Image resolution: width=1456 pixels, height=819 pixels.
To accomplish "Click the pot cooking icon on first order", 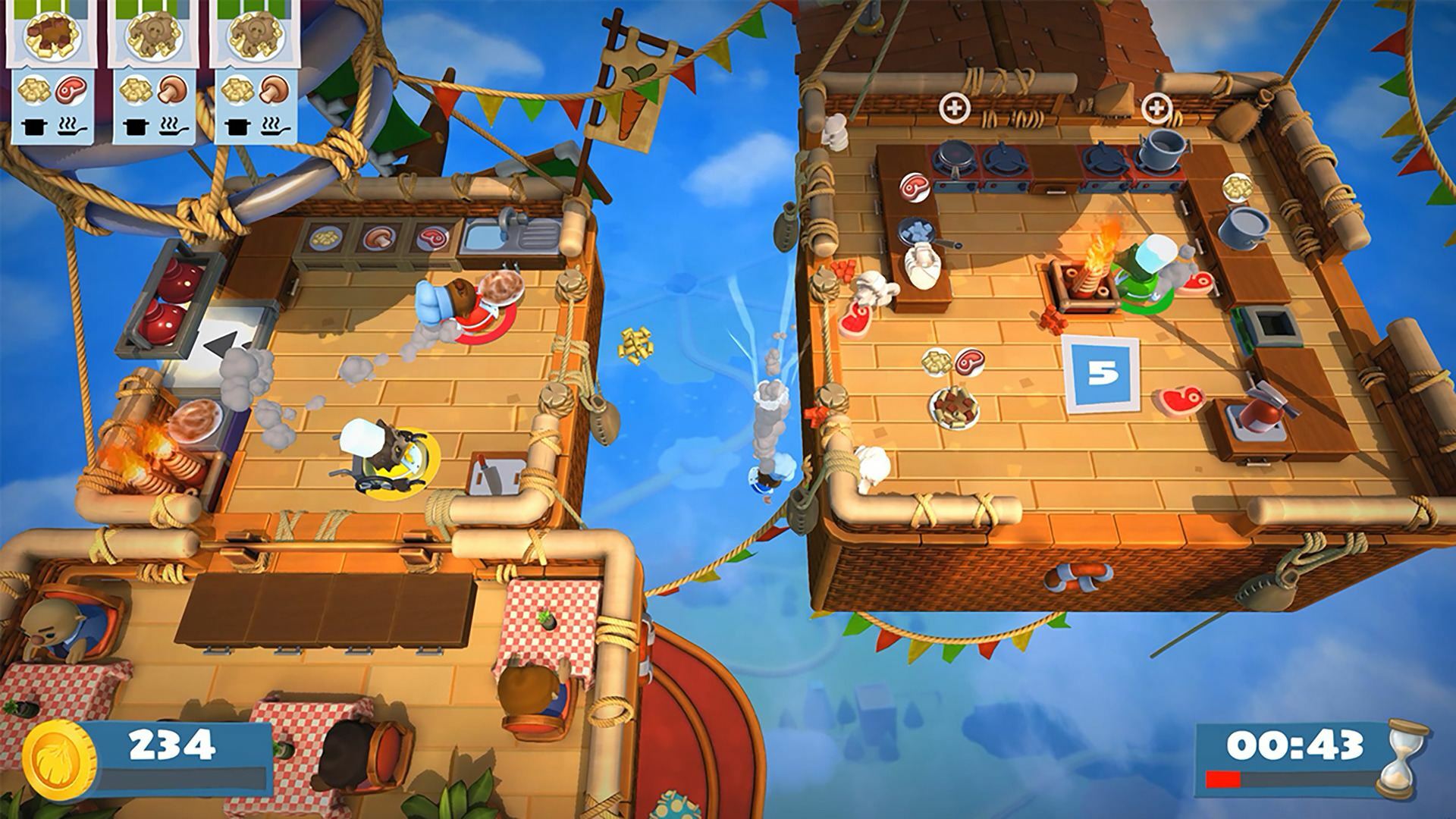I will pos(33,127).
